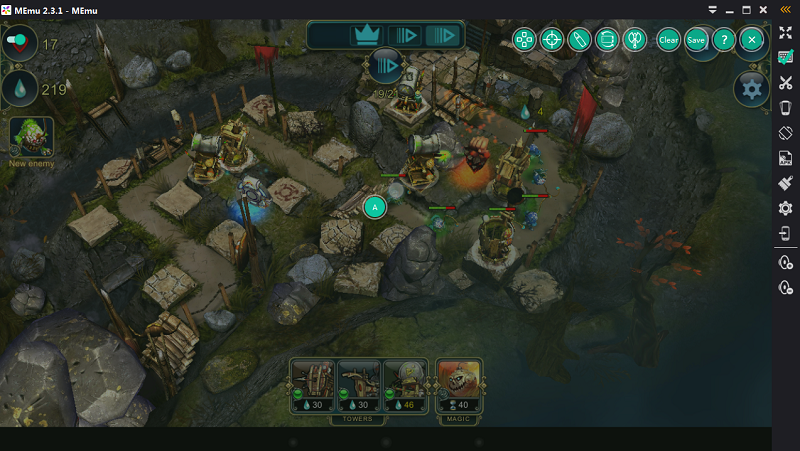Toggle emulator fullscreen mode

[x=786, y=33]
